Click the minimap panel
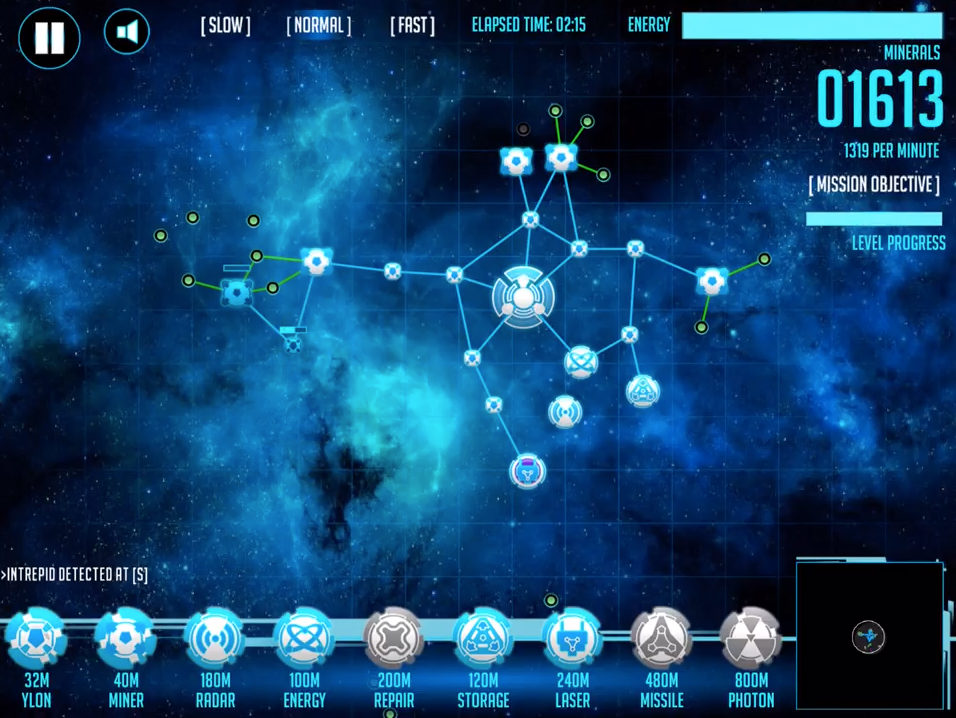Image resolution: width=956 pixels, height=718 pixels. [x=870, y=636]
